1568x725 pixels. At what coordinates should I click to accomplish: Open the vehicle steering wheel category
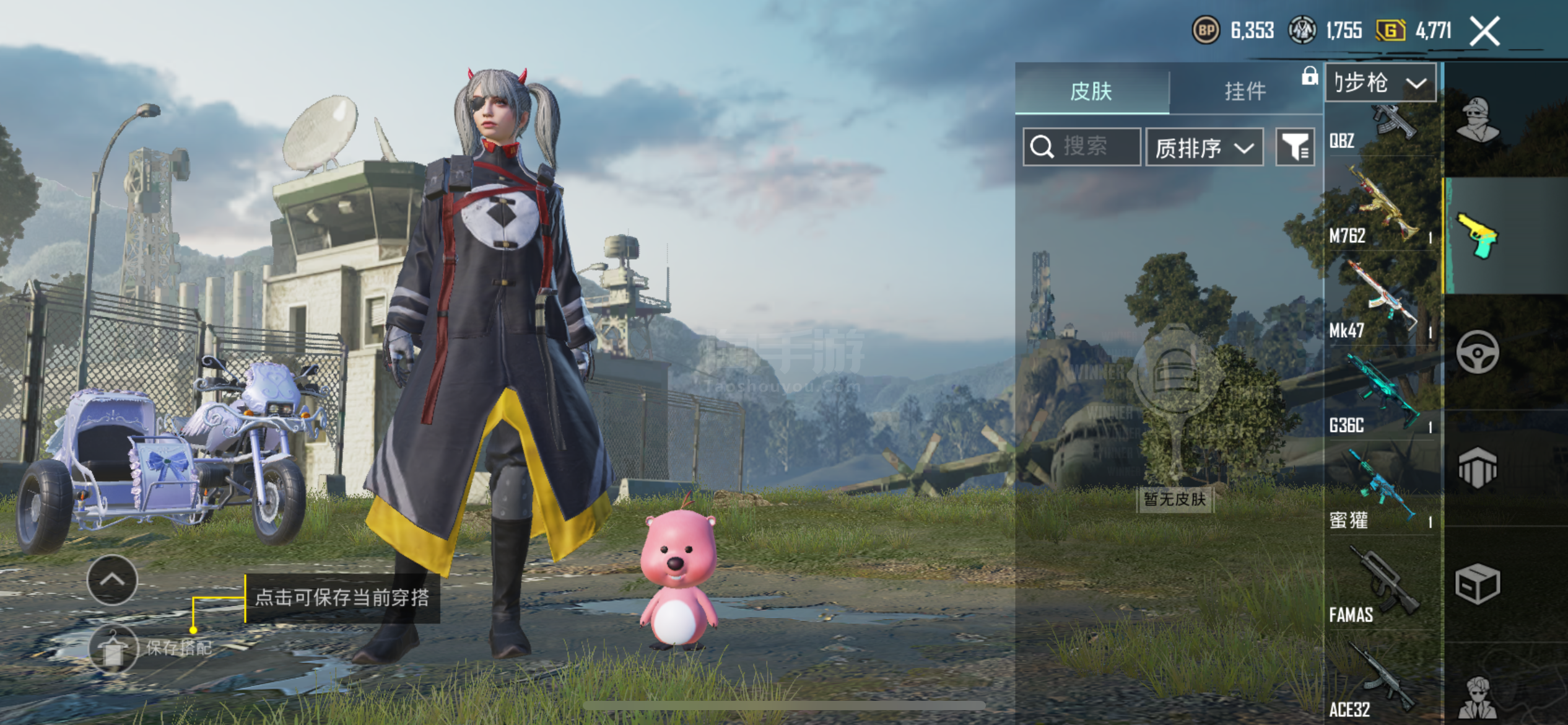[1478, 352]
